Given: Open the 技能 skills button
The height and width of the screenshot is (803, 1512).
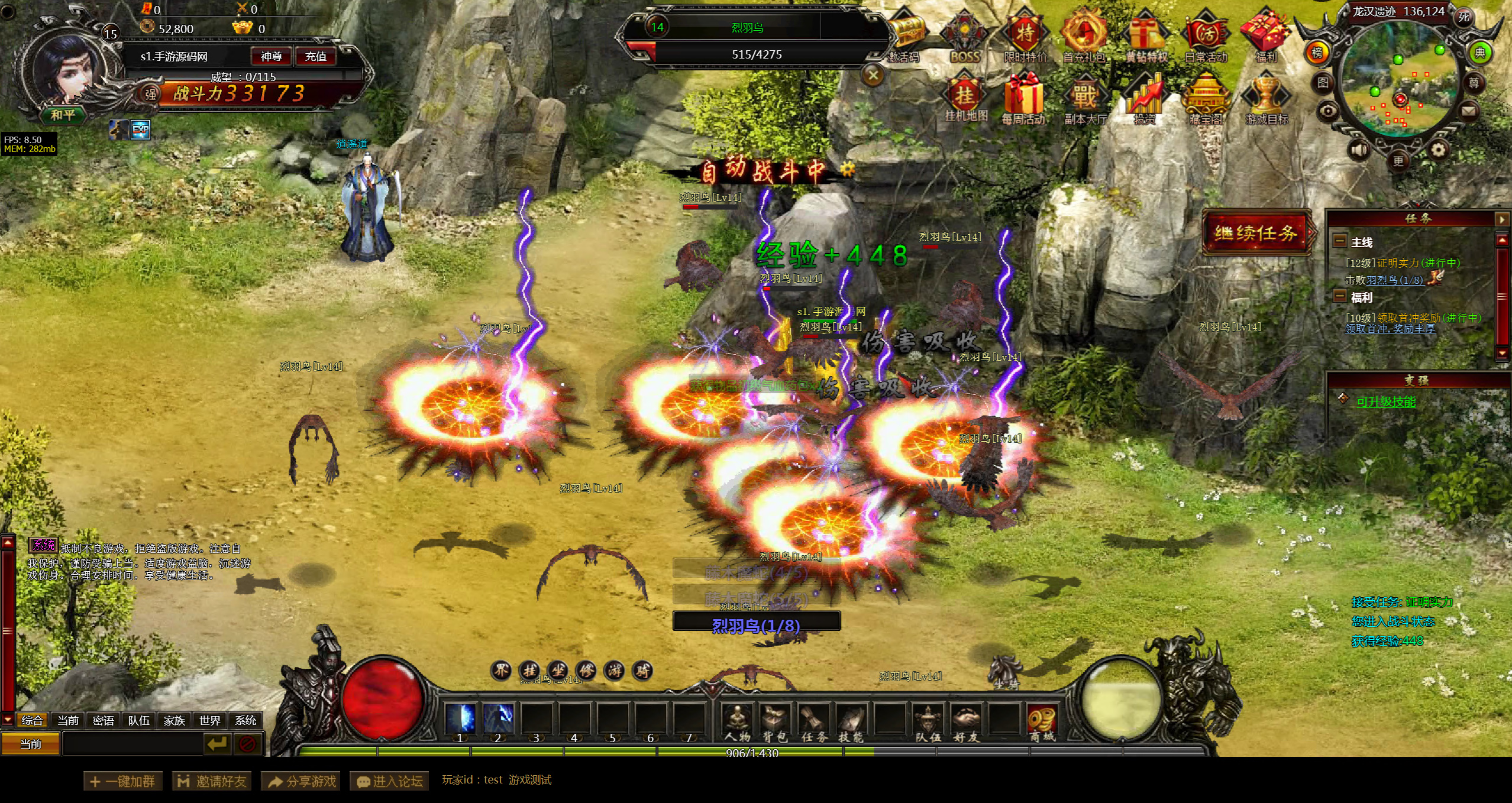Looking at the screenshot, I should 851,721.
